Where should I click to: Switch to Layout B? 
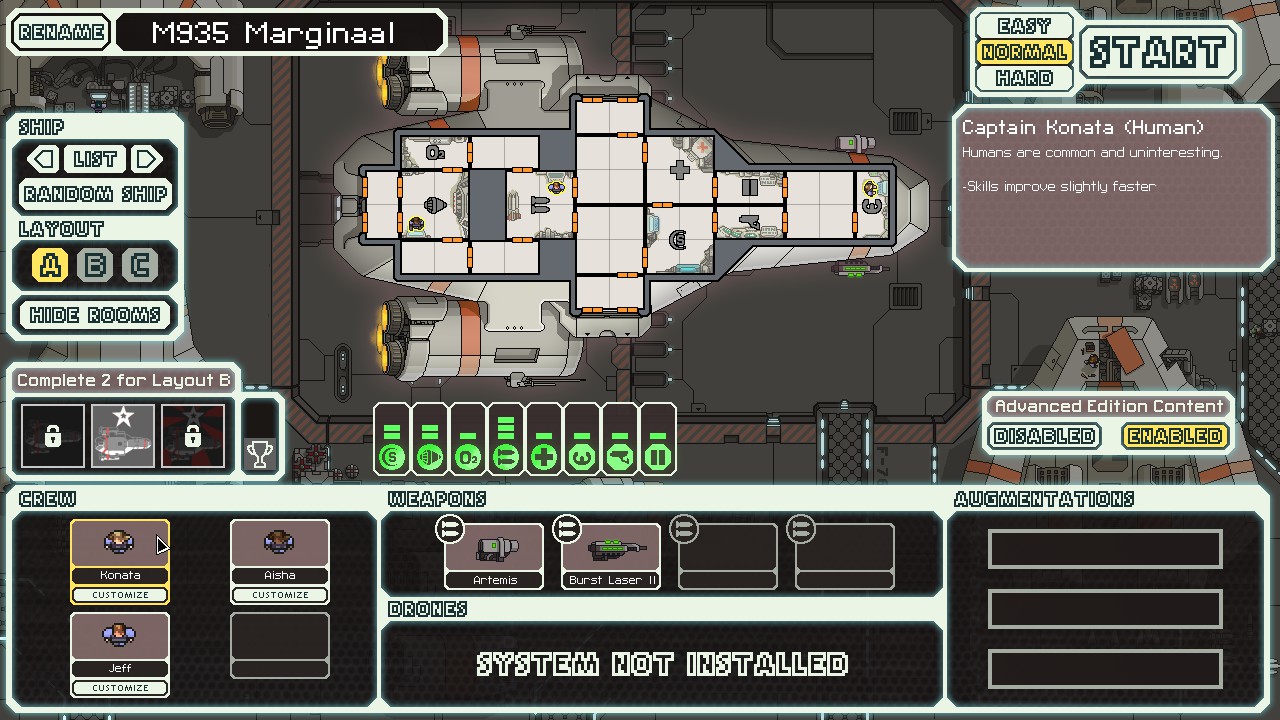coord(96,265)
